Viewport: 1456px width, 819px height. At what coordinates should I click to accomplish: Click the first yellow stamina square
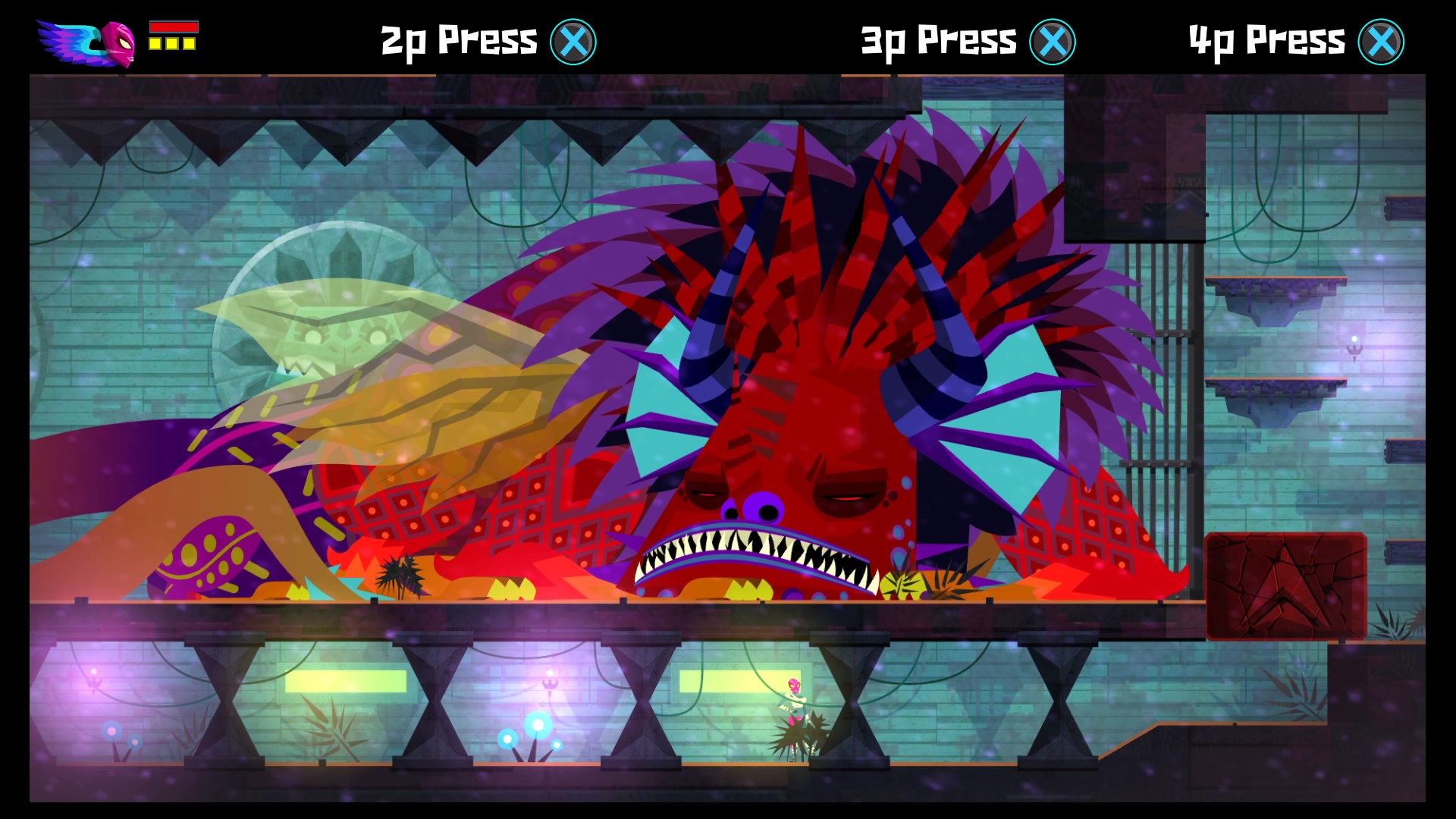pos(155,44)
